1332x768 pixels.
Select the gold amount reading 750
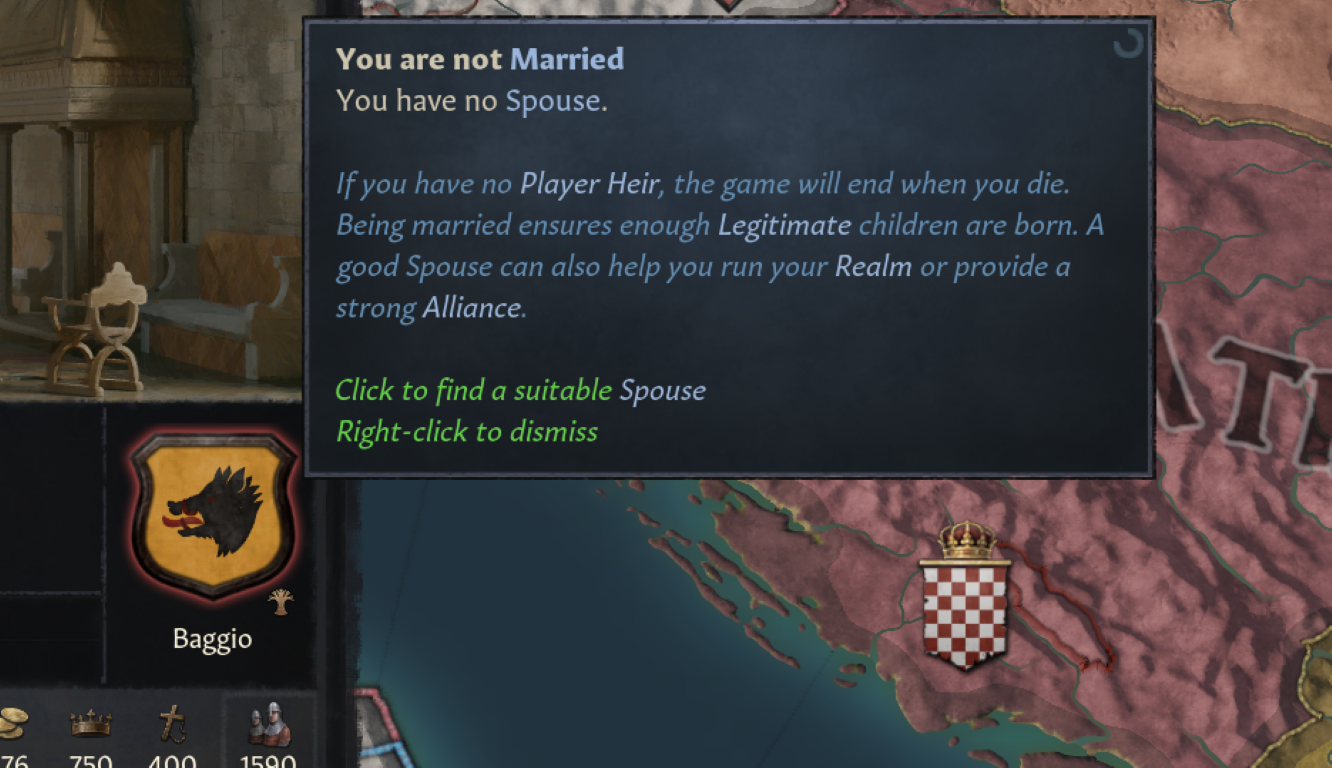pyautogui.click(x=91, y=760)
